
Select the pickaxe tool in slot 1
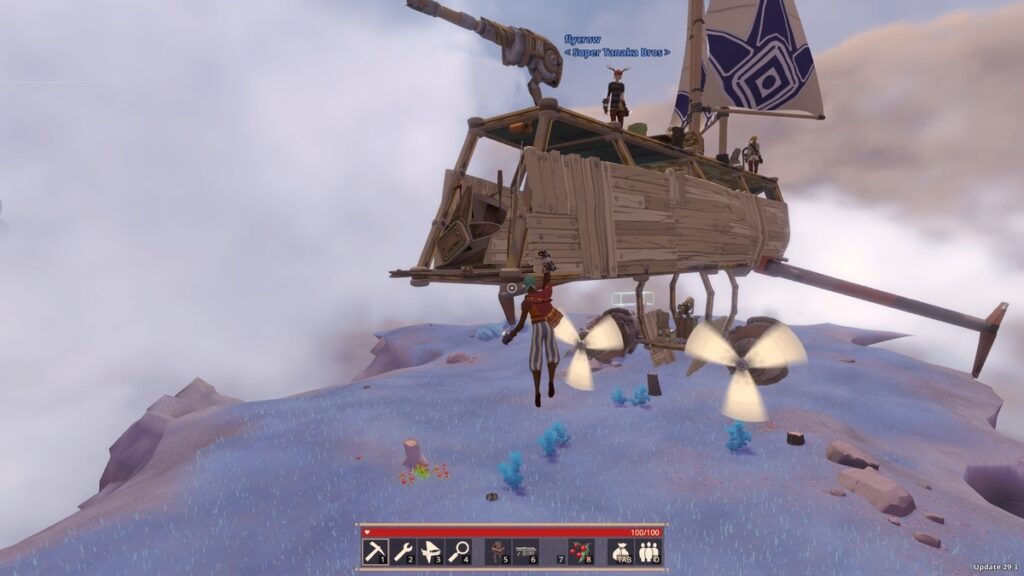375,551
